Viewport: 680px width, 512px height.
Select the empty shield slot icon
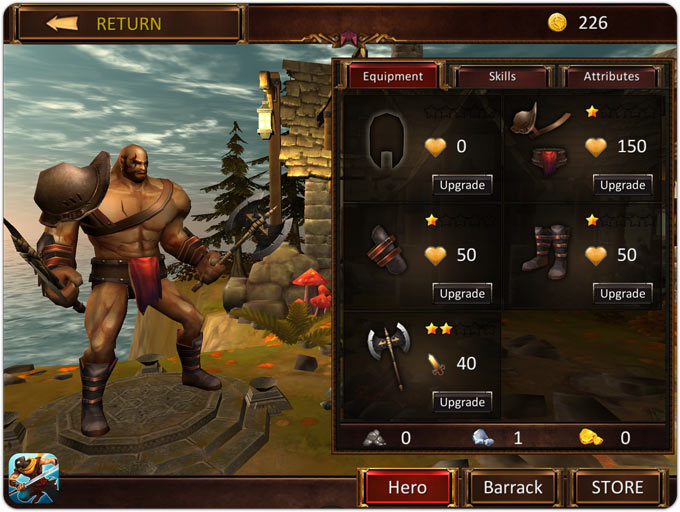point(386,141)
